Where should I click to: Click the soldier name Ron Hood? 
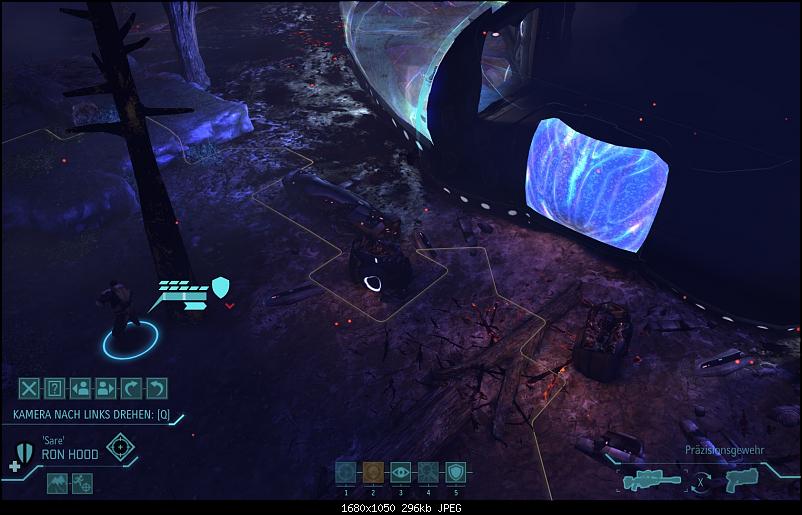pos(70,454)
